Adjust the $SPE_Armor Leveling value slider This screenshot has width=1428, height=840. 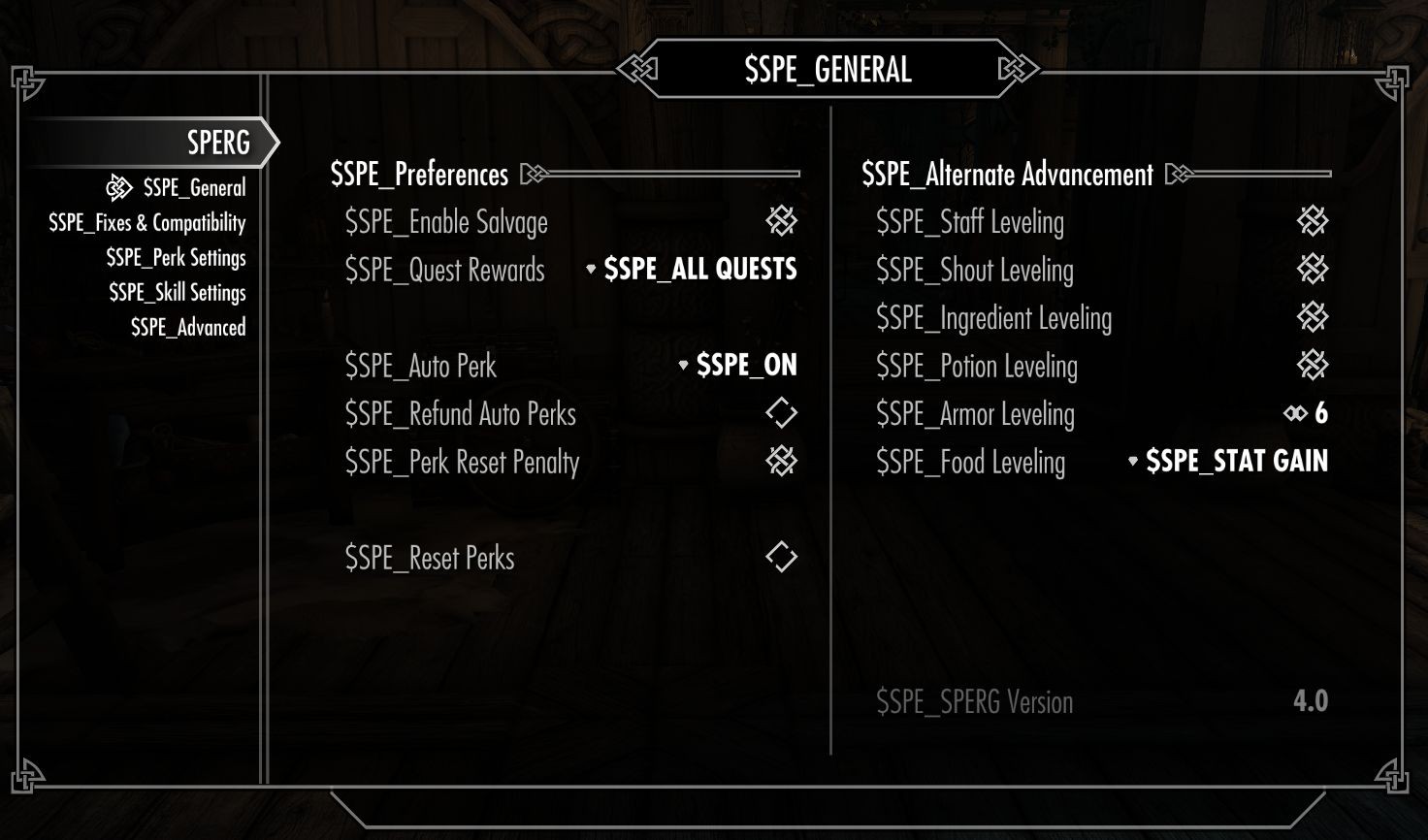1310,413
